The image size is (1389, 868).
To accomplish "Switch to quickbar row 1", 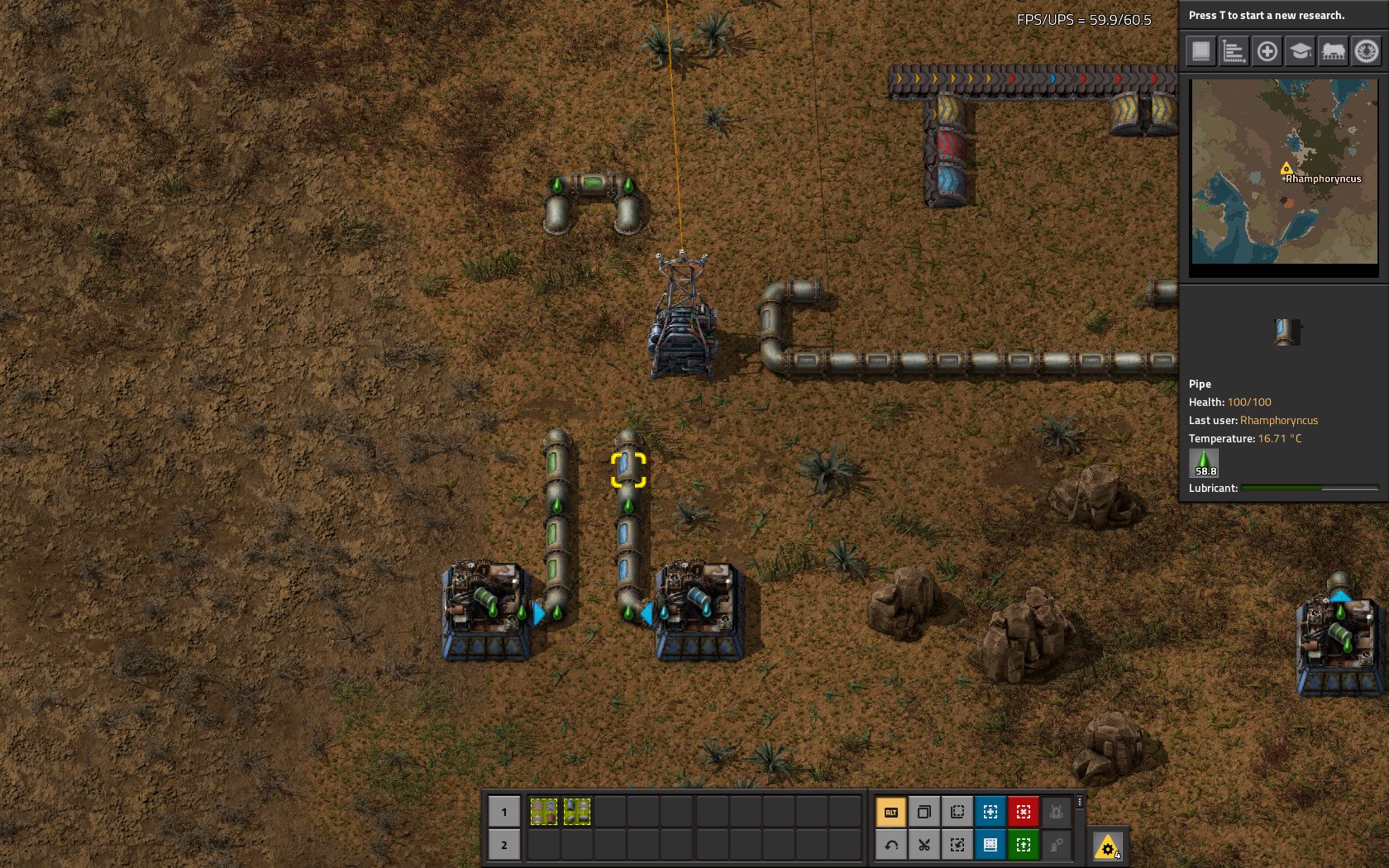I will tap(504, 812).
